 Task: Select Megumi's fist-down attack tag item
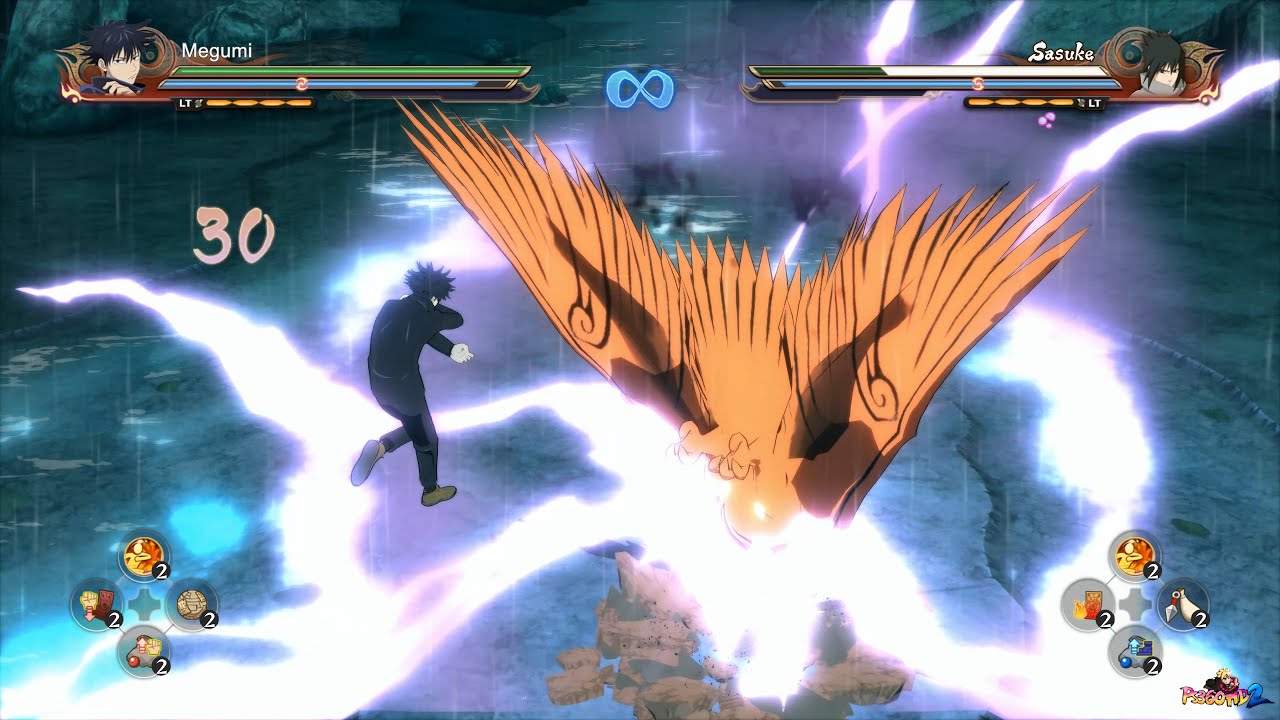coord(95,605)
